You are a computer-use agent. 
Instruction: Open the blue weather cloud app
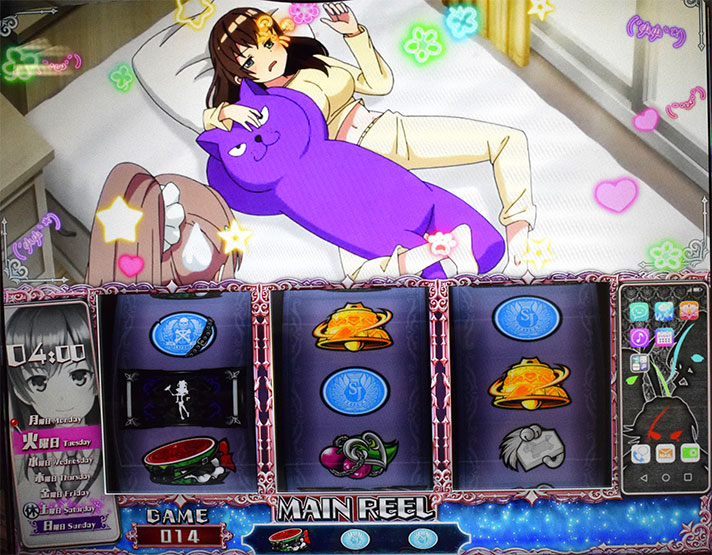tap(663, 311)
